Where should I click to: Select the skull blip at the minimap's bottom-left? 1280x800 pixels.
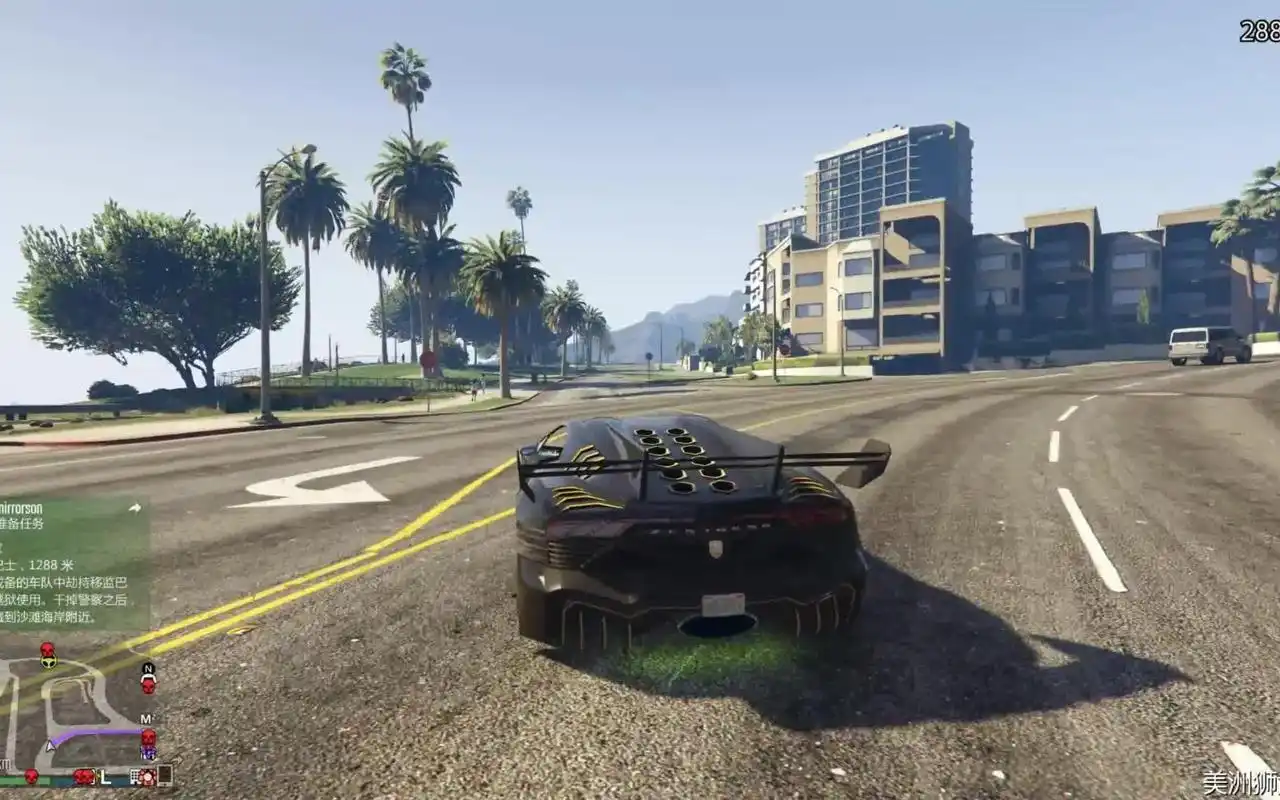tap(31, 777)
